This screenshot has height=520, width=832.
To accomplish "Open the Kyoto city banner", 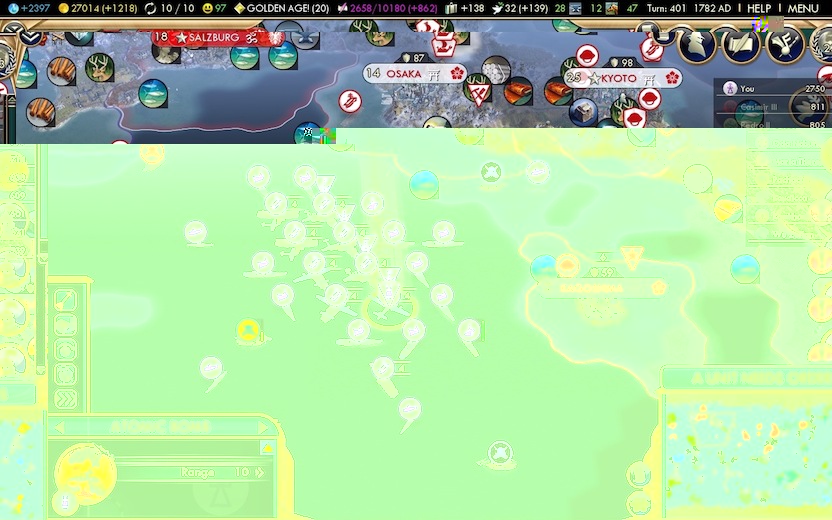I will (x=618, y=78).
